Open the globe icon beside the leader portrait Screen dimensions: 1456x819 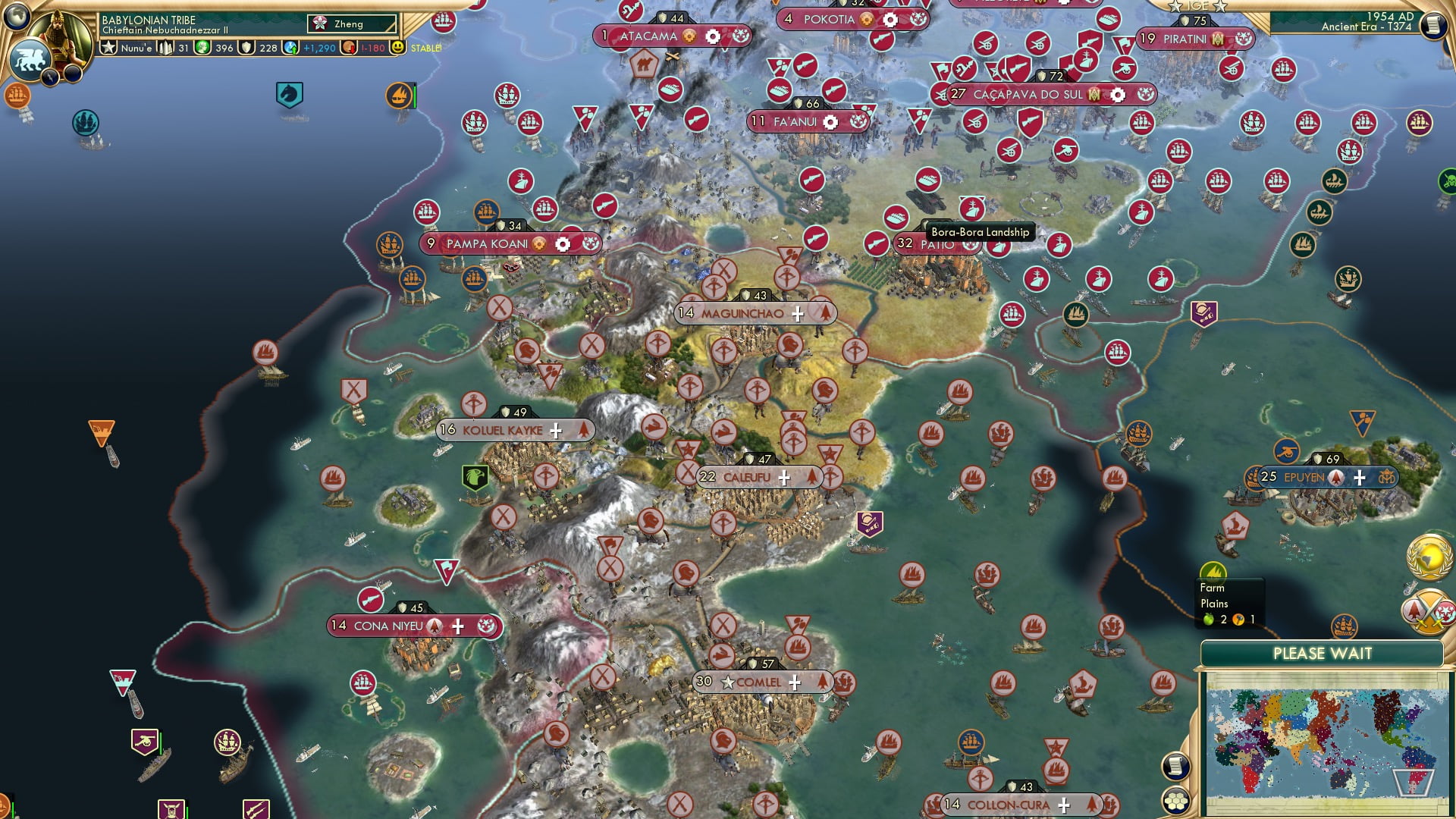(x=17, y=15)
